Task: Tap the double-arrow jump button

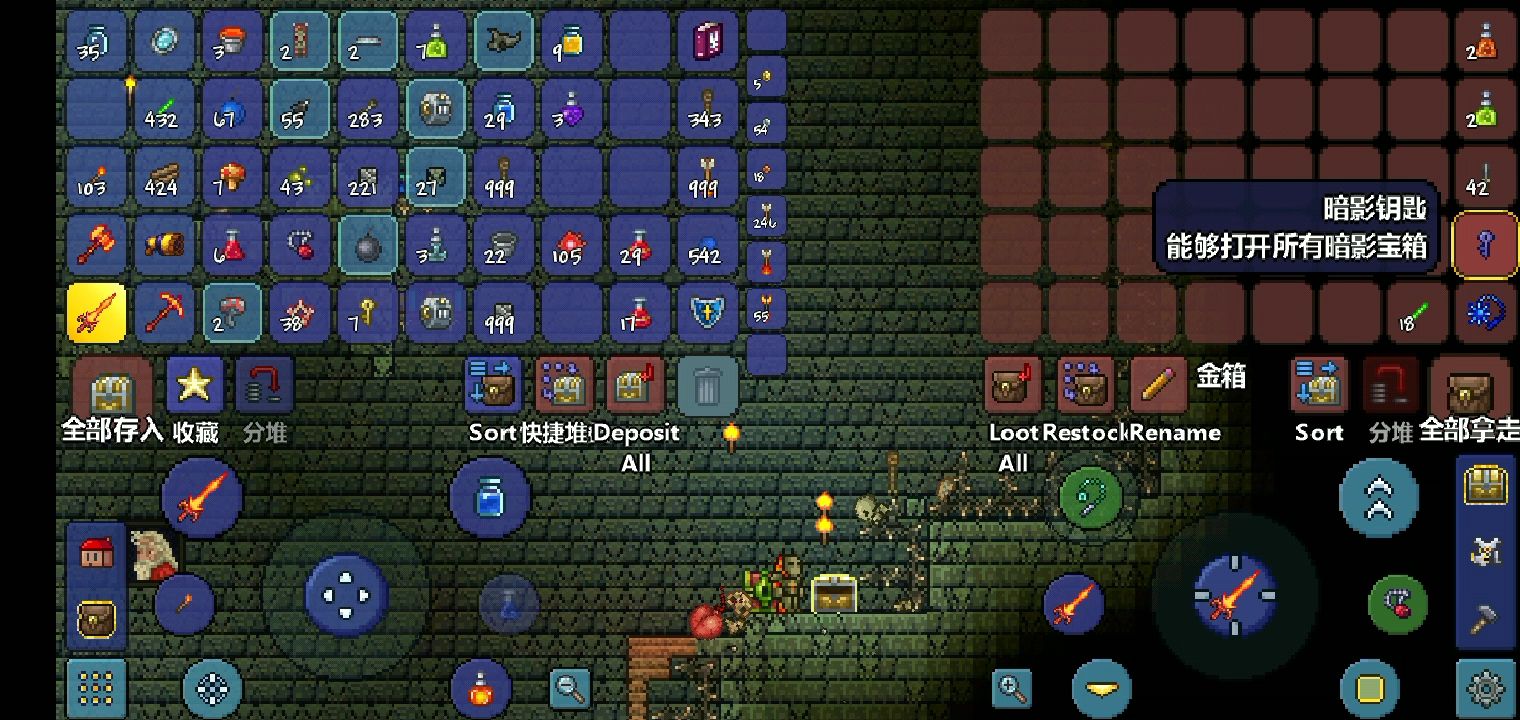Action: tap(1378, 497)
